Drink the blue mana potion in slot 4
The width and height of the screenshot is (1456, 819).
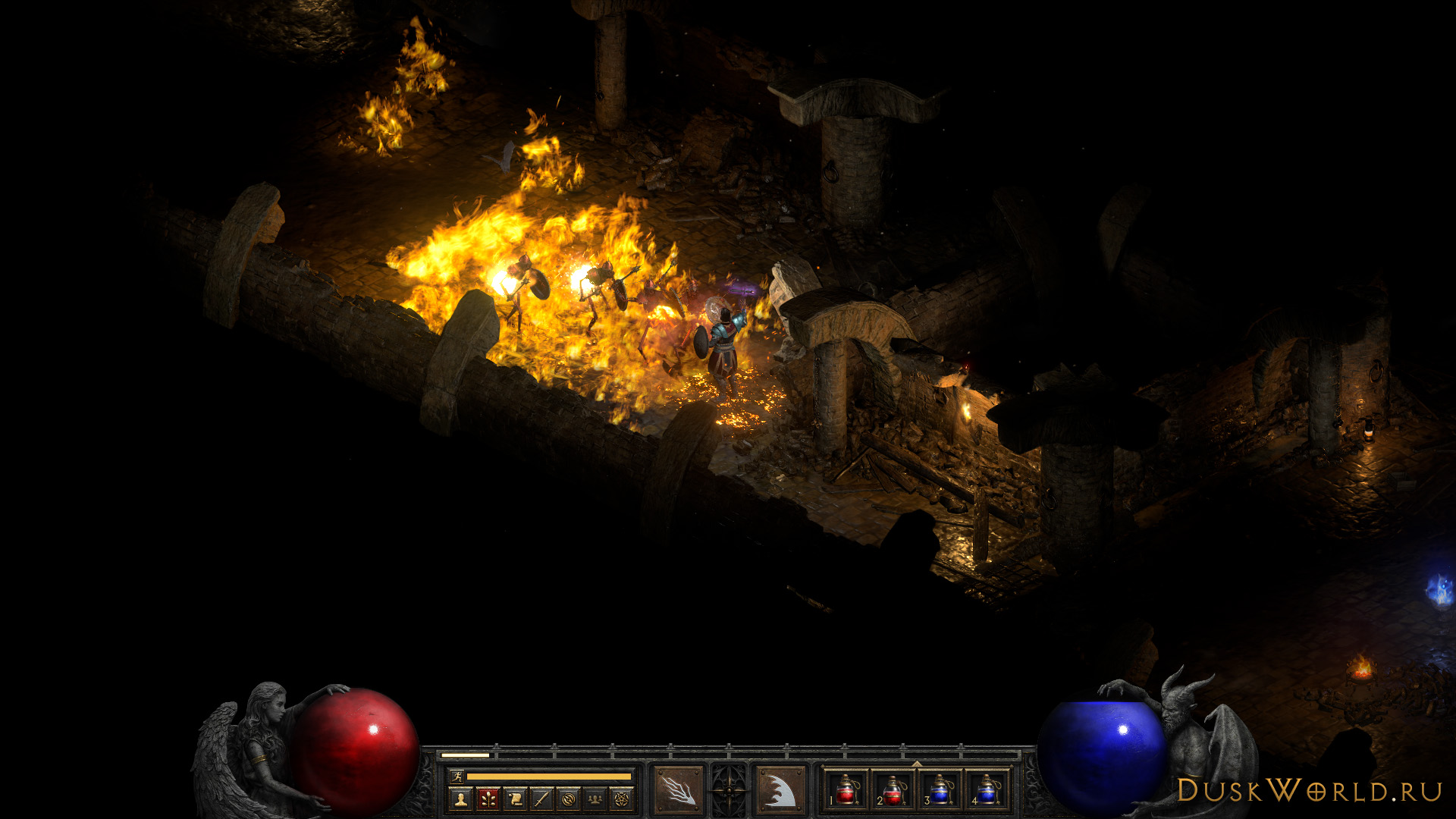tap(987, 790)
